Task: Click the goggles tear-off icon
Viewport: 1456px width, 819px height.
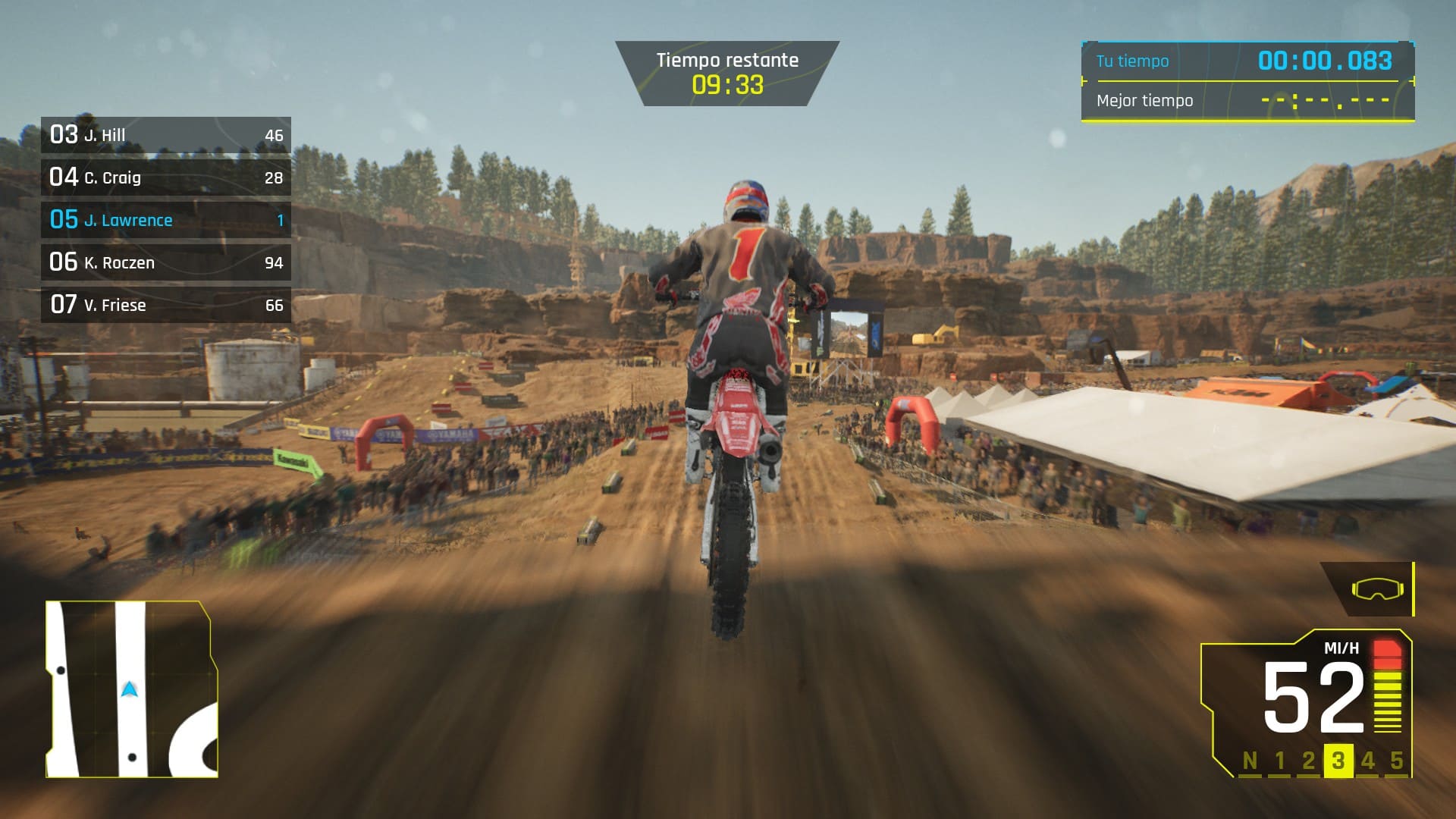Action: (x=1376, y=589)
